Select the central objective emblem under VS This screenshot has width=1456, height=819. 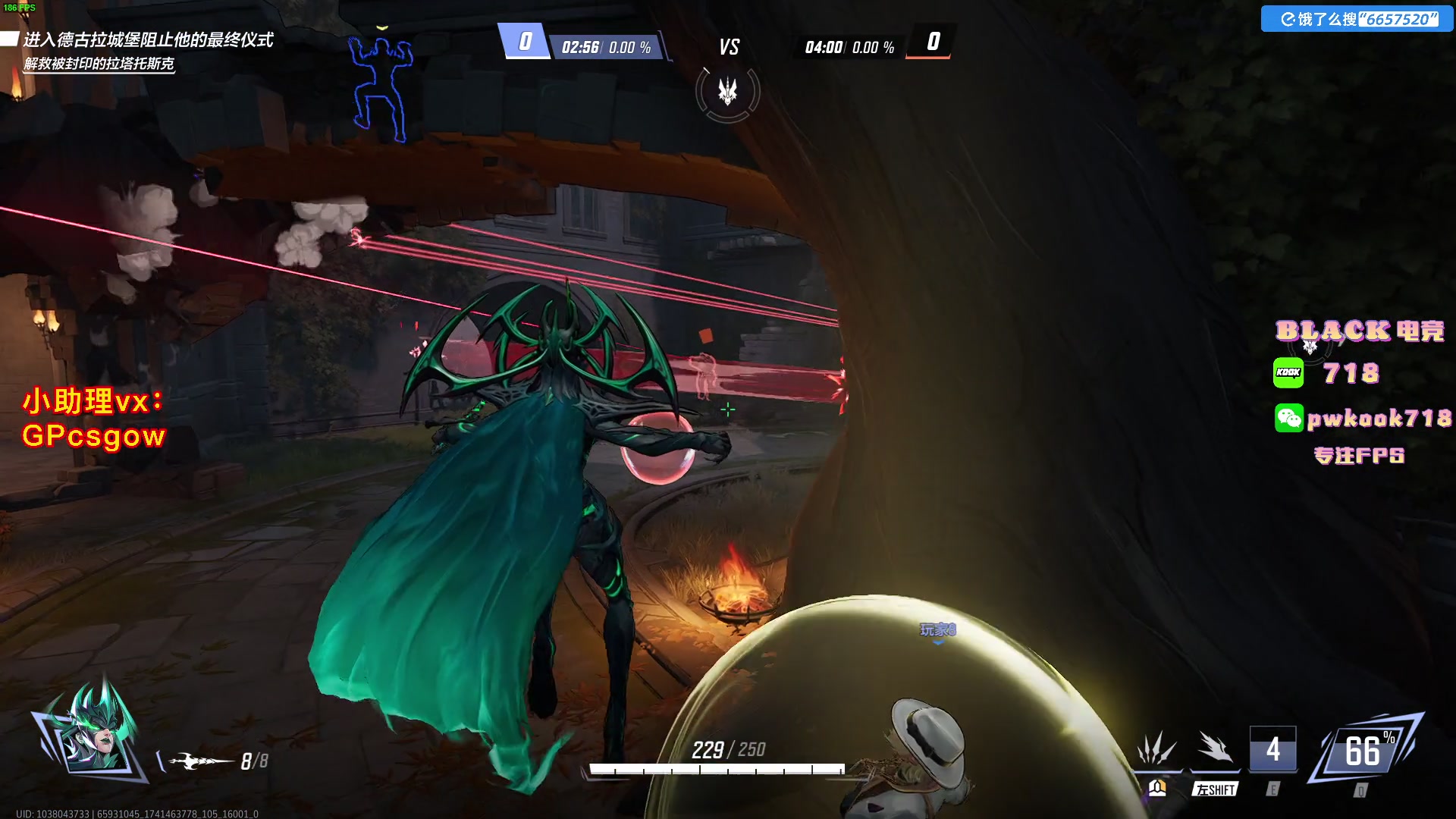point(728,93)
